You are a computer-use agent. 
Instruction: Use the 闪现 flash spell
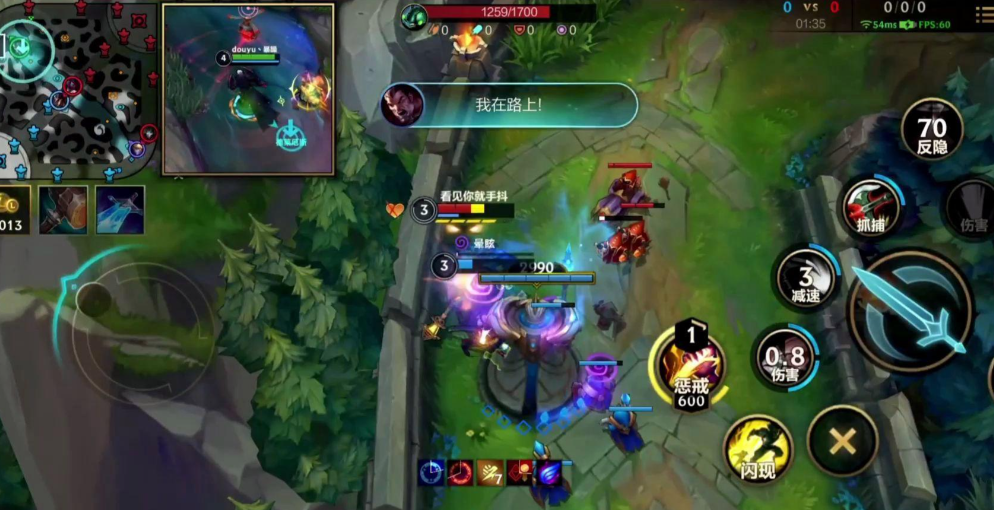pyautogui.click(x=757, y=448)
